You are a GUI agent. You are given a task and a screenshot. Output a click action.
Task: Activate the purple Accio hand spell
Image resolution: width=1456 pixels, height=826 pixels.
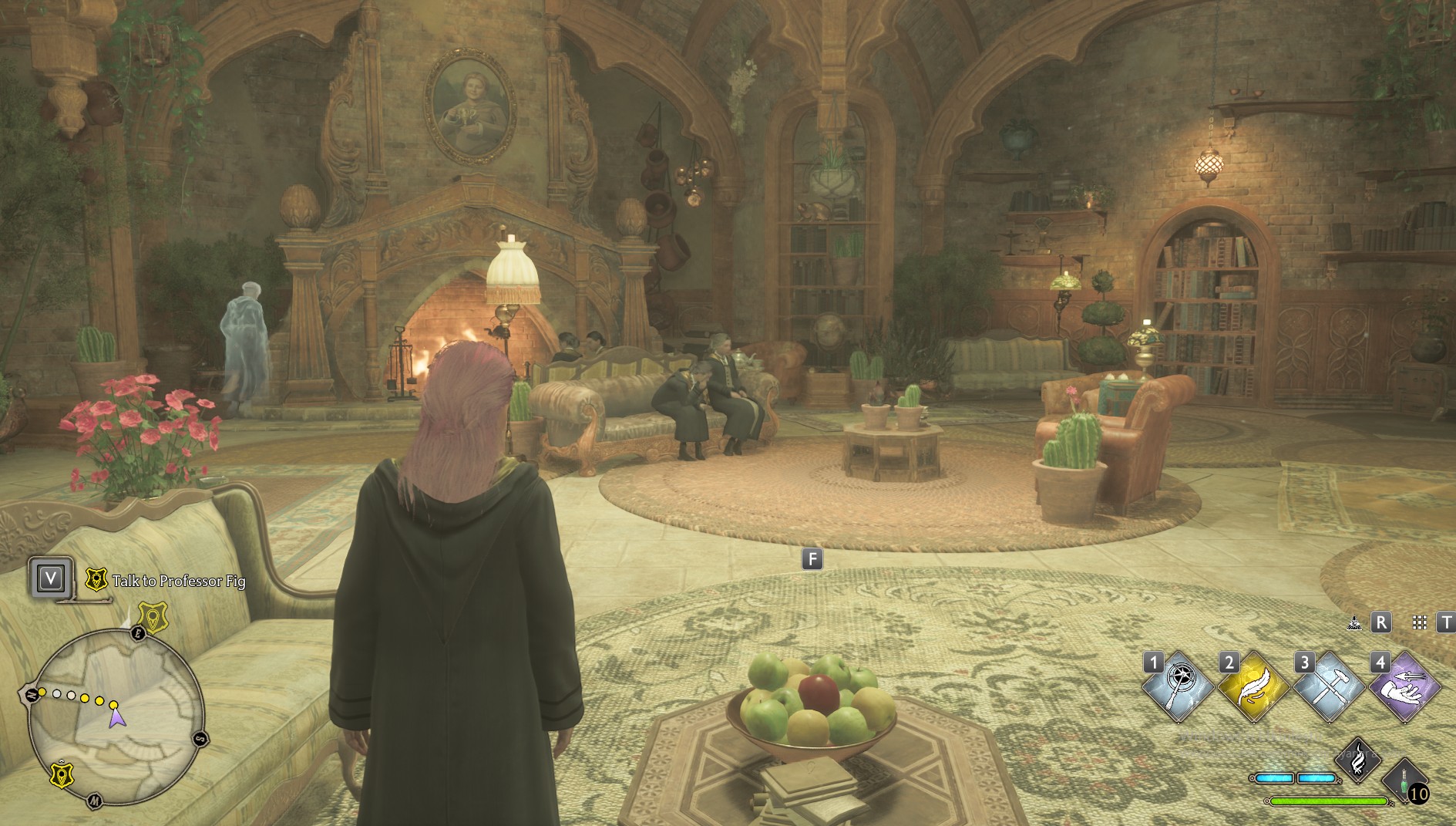click(1404, 686)
